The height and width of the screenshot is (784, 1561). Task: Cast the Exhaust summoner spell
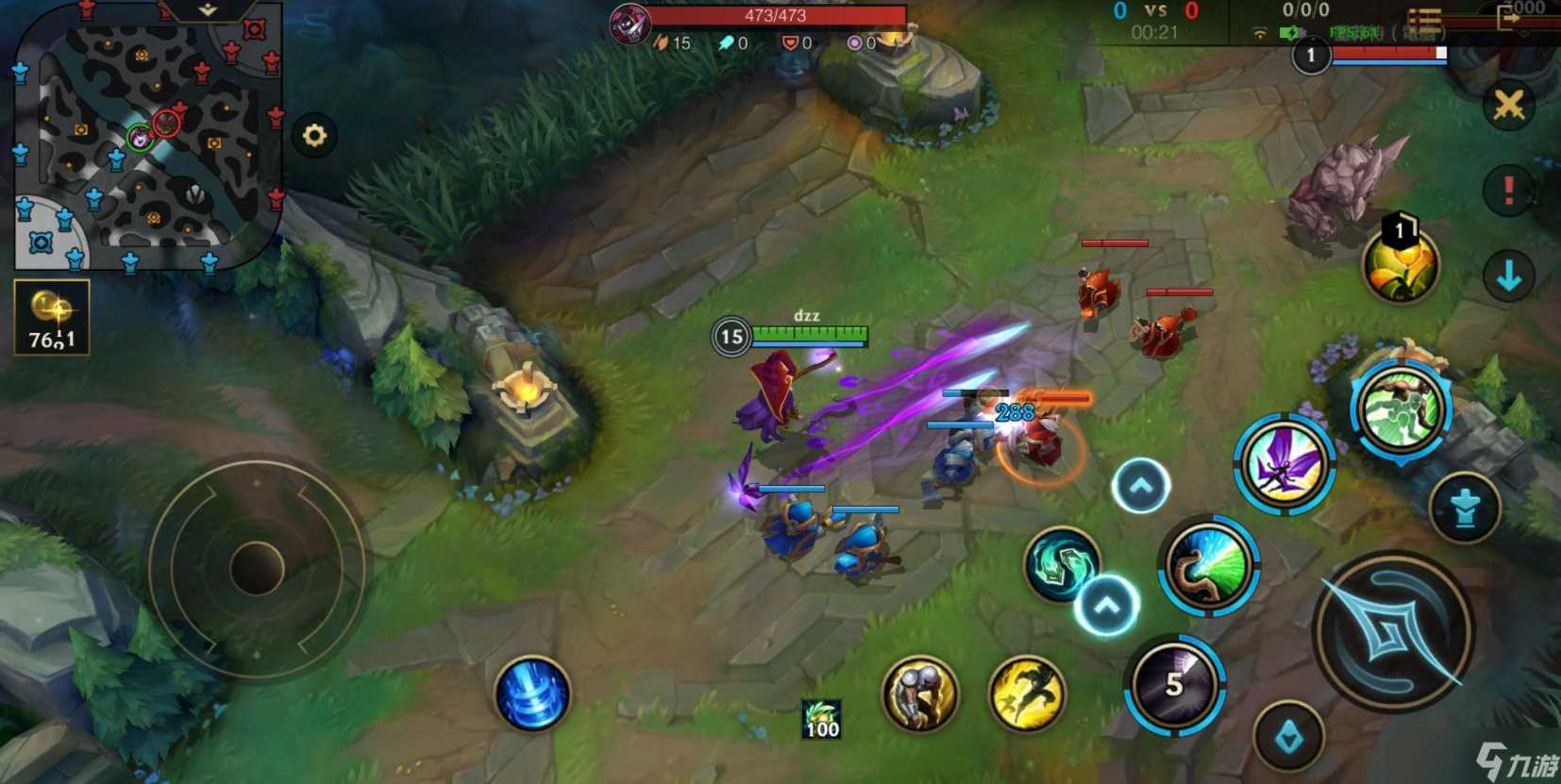pyautogui.click(x=919, y=694)
